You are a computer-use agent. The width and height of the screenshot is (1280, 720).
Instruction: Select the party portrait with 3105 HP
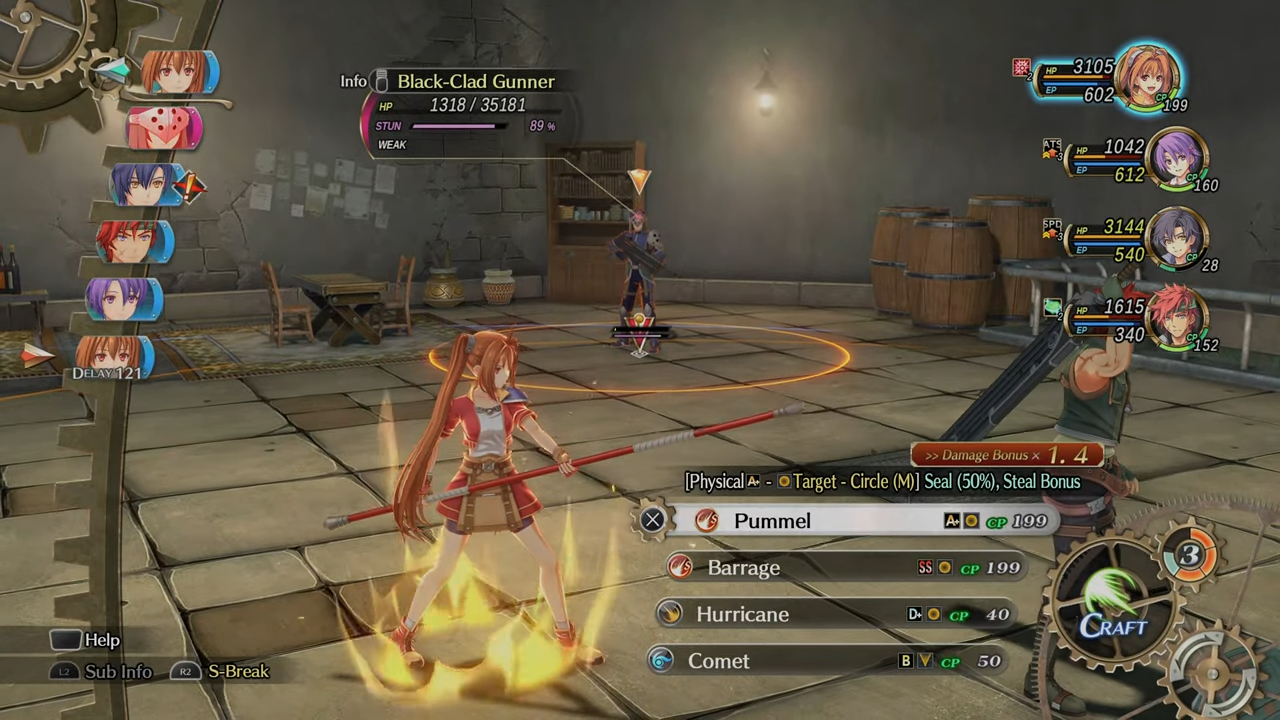click(1146, 76)
